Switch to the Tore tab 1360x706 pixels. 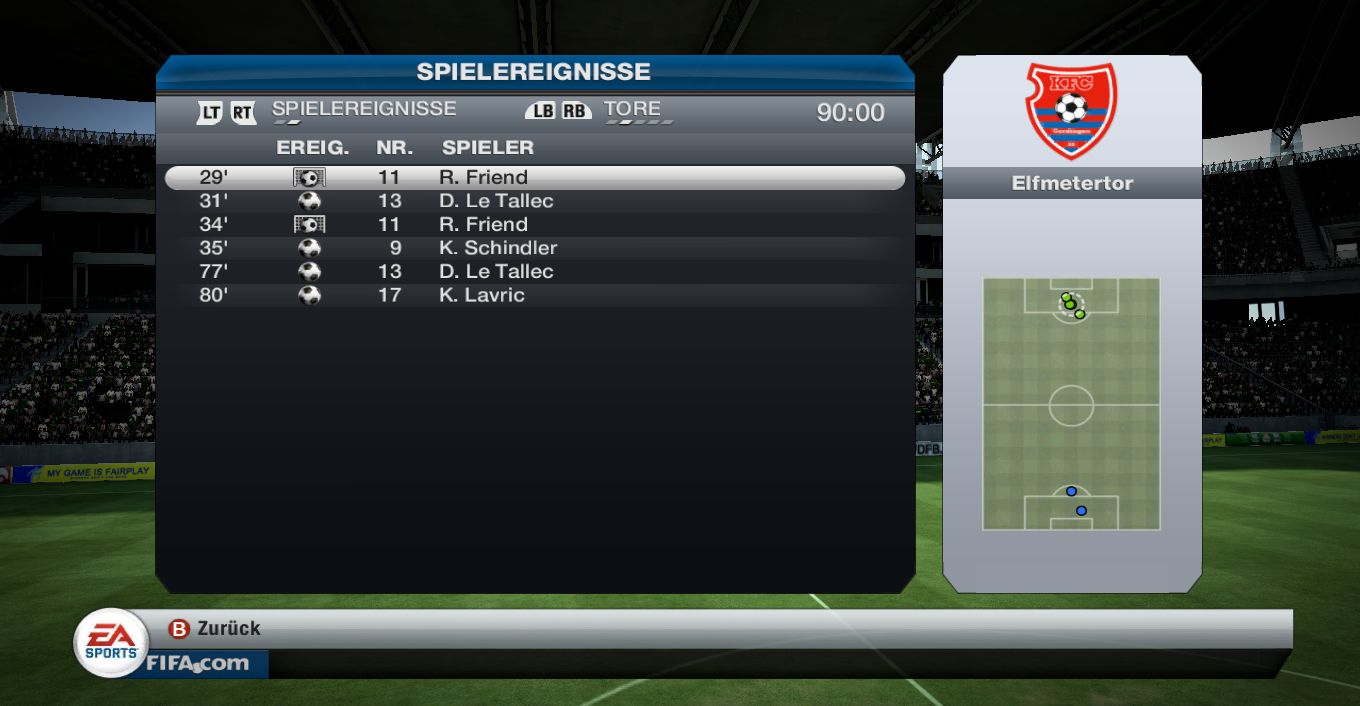[x=632, y=109]
